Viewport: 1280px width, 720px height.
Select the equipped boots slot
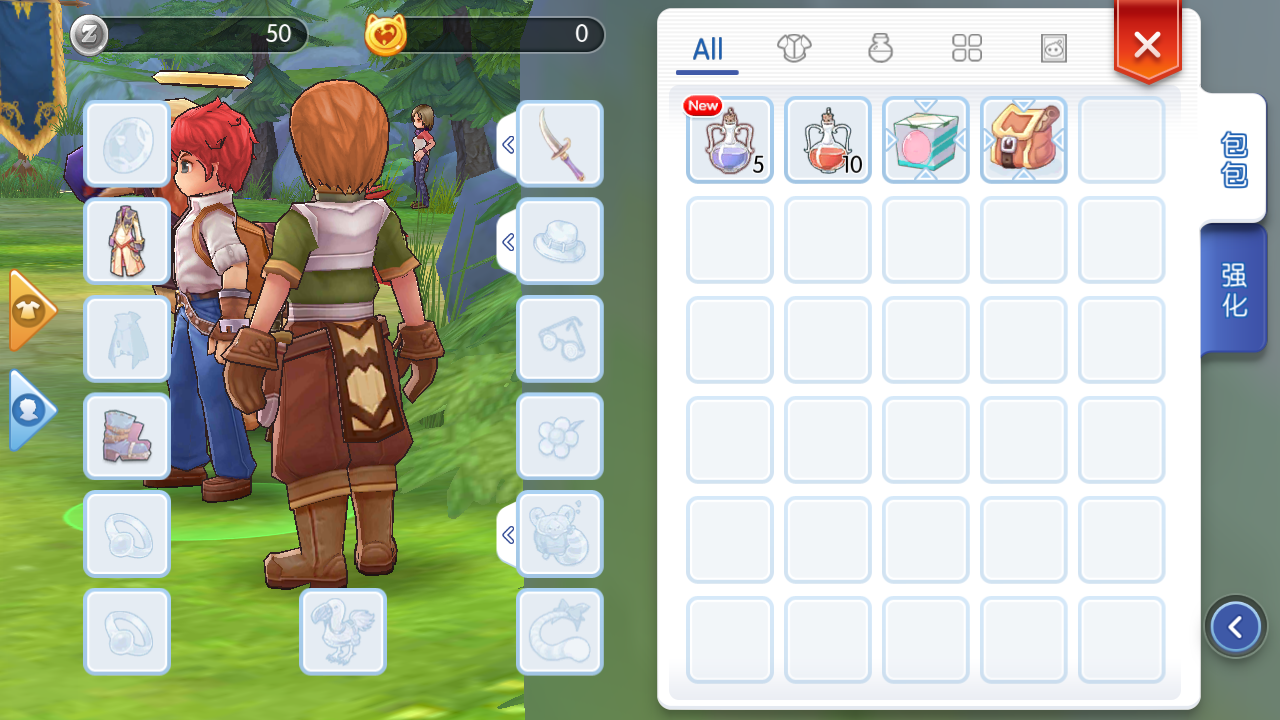tap(127, 436)
